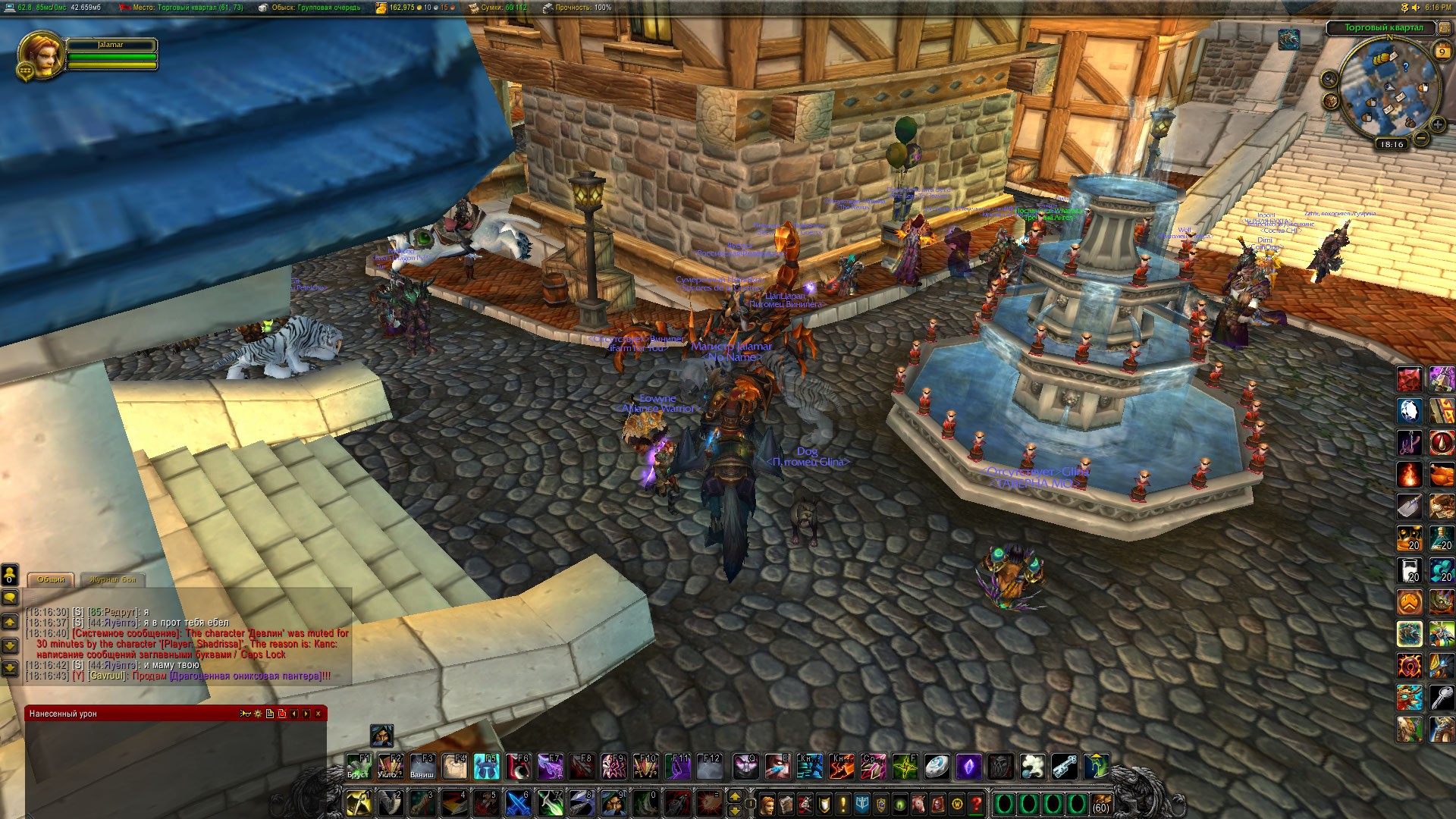This screenshot has height=819, width=1456.
Task: Open the social friends button above chat
Action: 10,573
